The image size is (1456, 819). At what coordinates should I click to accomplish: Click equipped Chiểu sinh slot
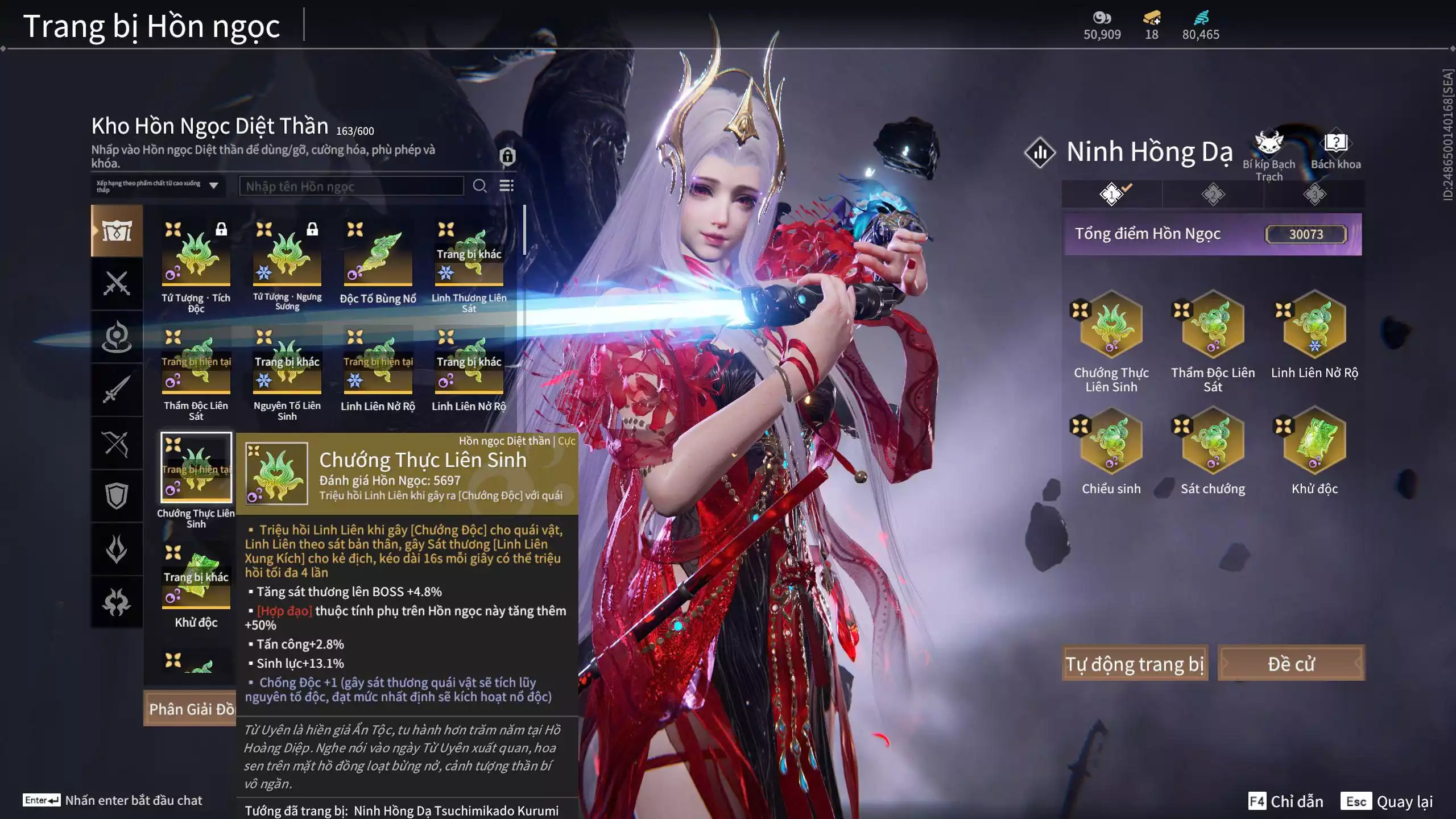[x=1111, y=441]
